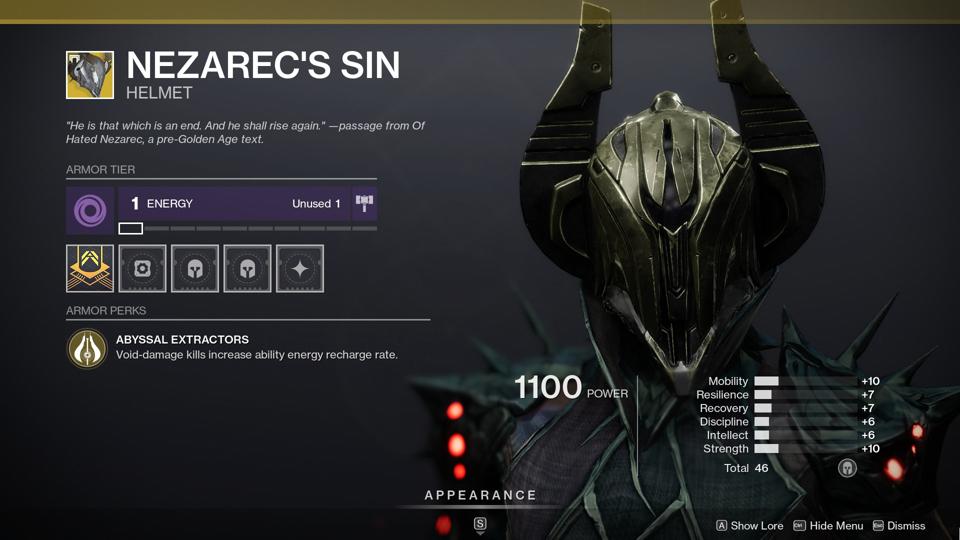Click the purple Void energy type icon
The image size is (960, 540).
tap(91, 211)
